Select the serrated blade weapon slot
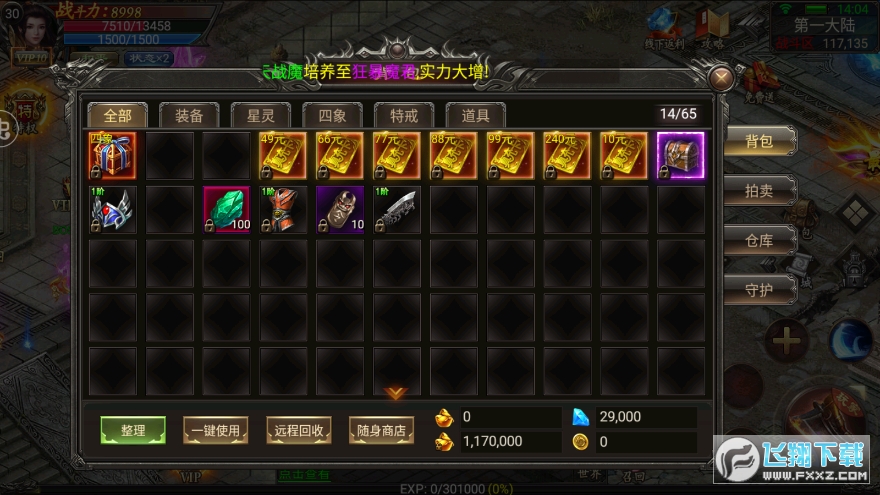Image resolution: width=880 pixels, height=495 pixels. [x=397, y=210]
